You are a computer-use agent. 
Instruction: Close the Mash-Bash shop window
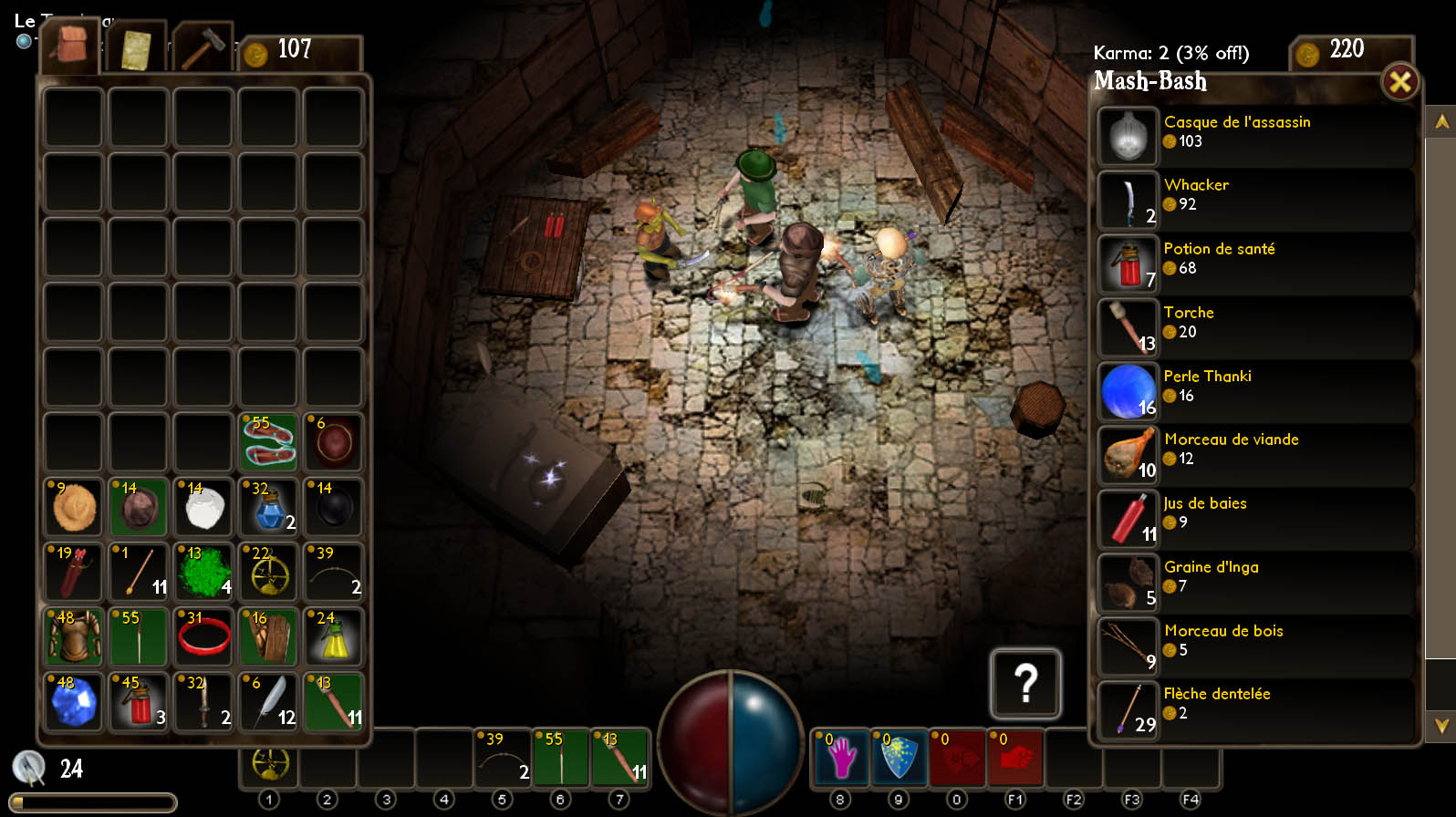1399,83
